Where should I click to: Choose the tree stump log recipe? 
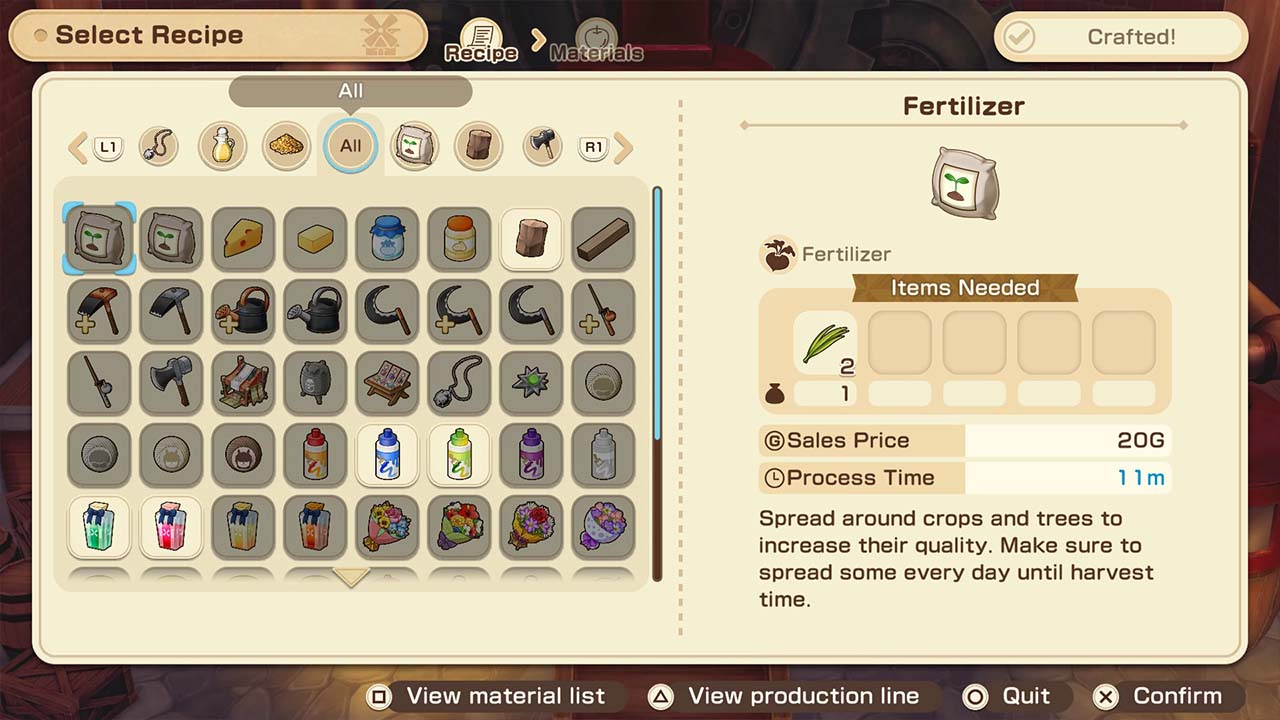pos(531,239)
